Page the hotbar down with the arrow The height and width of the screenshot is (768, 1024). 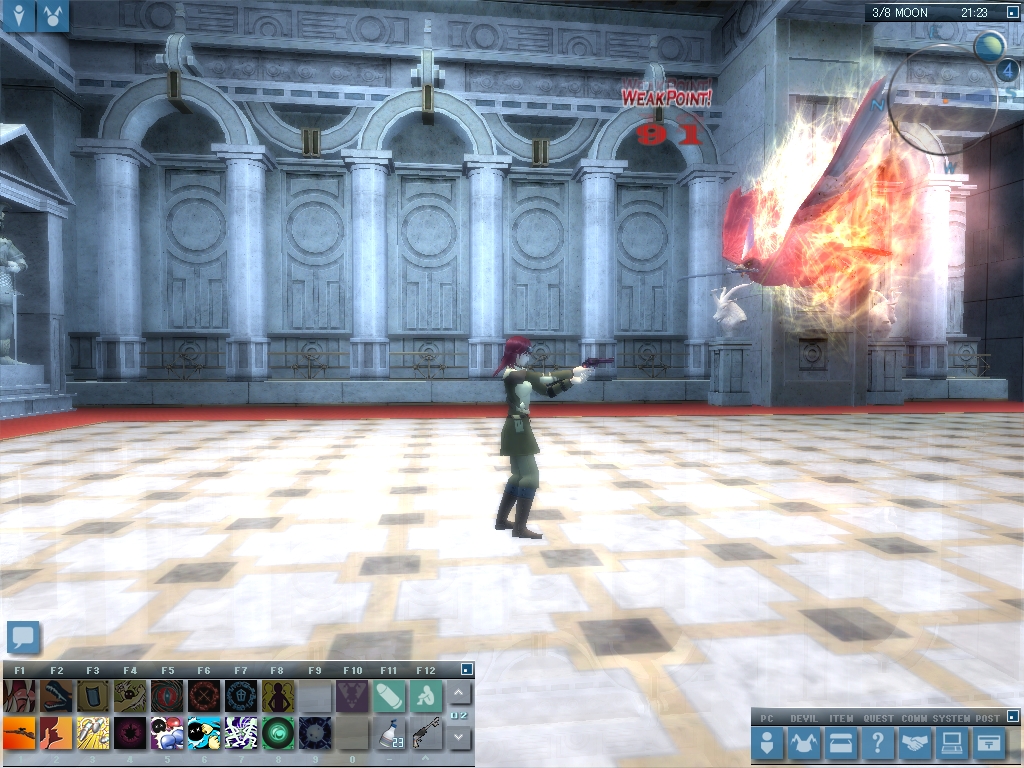[459, 738]
